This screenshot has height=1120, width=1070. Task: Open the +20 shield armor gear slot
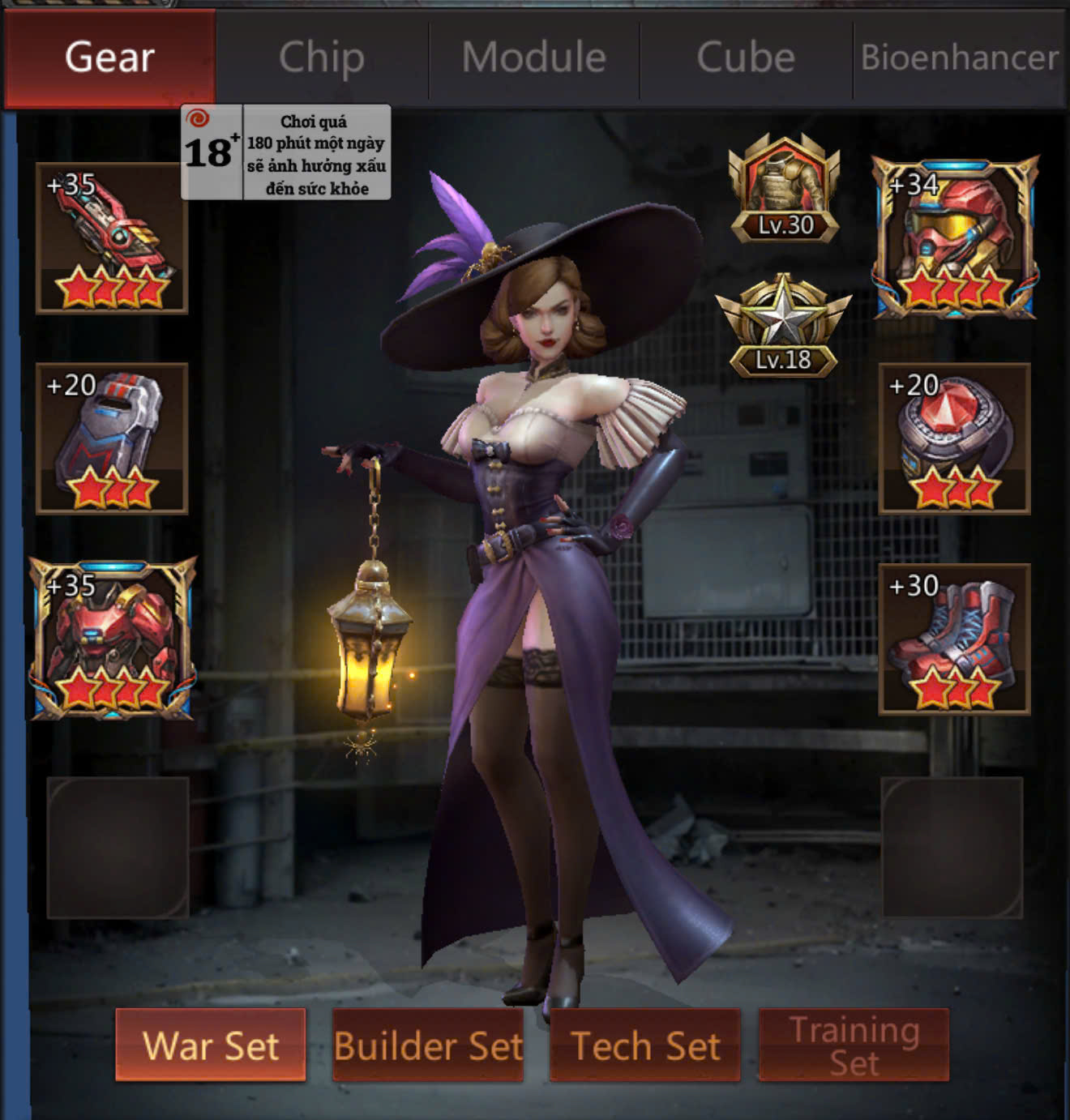click(x=112, y=438)
